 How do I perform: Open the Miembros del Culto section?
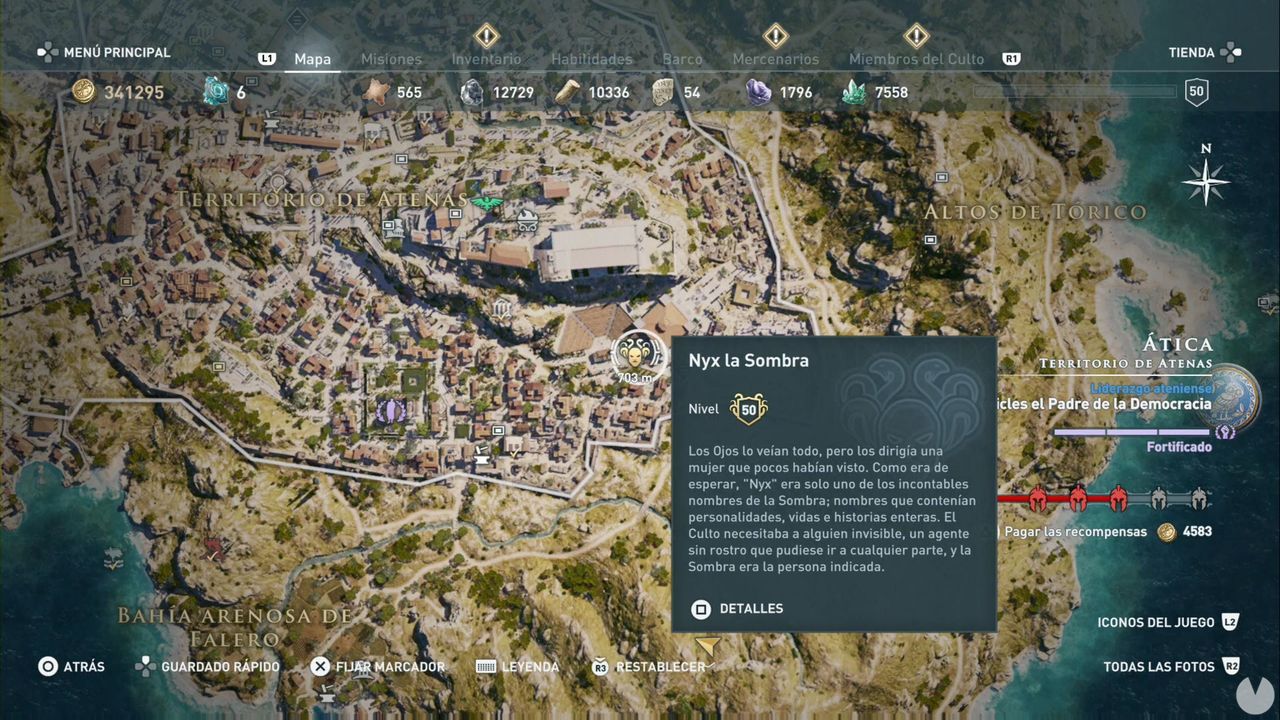coord(916,59)
